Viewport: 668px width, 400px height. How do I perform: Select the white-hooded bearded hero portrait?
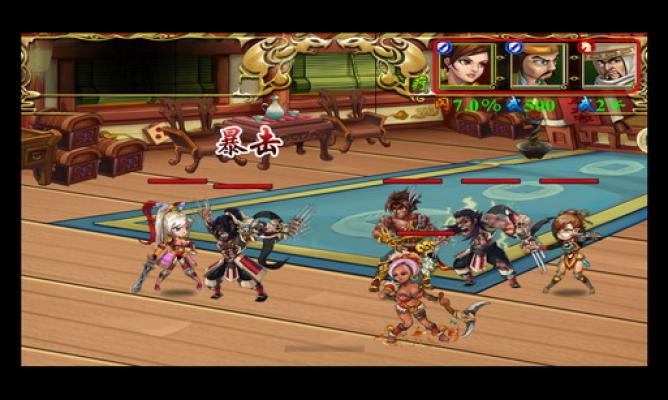[x=606, y=65]
